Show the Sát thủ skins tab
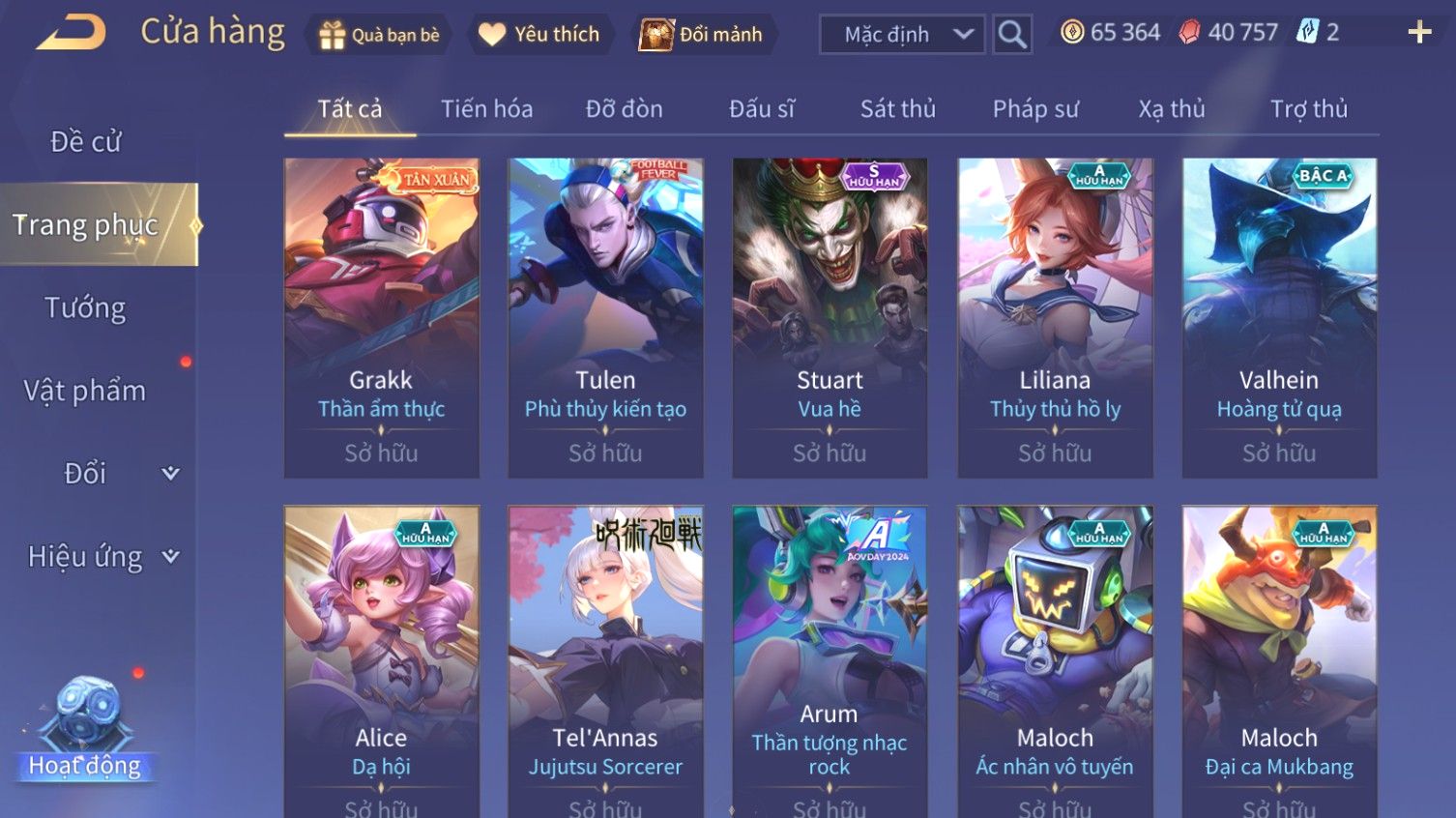This screenshot has width=1456, height=818. pos(897,109)
